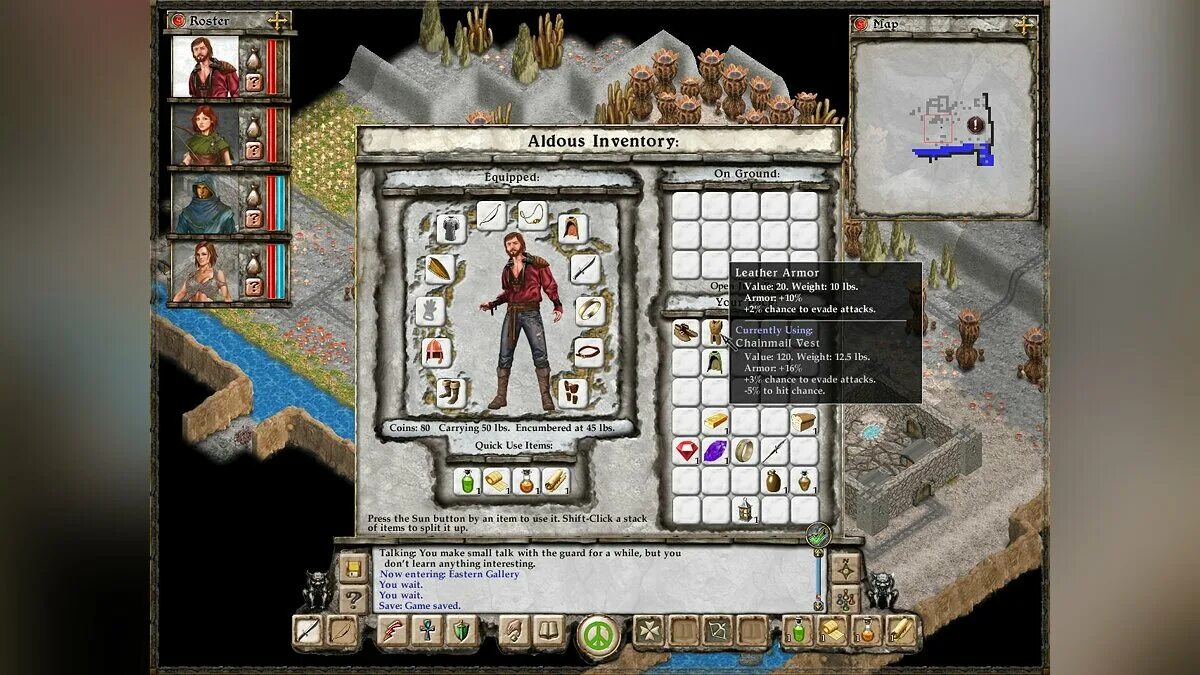Select the blue-hooded character's roster portrait
The height and width of the screenshot is (675, 1200).
pos(206,203)
